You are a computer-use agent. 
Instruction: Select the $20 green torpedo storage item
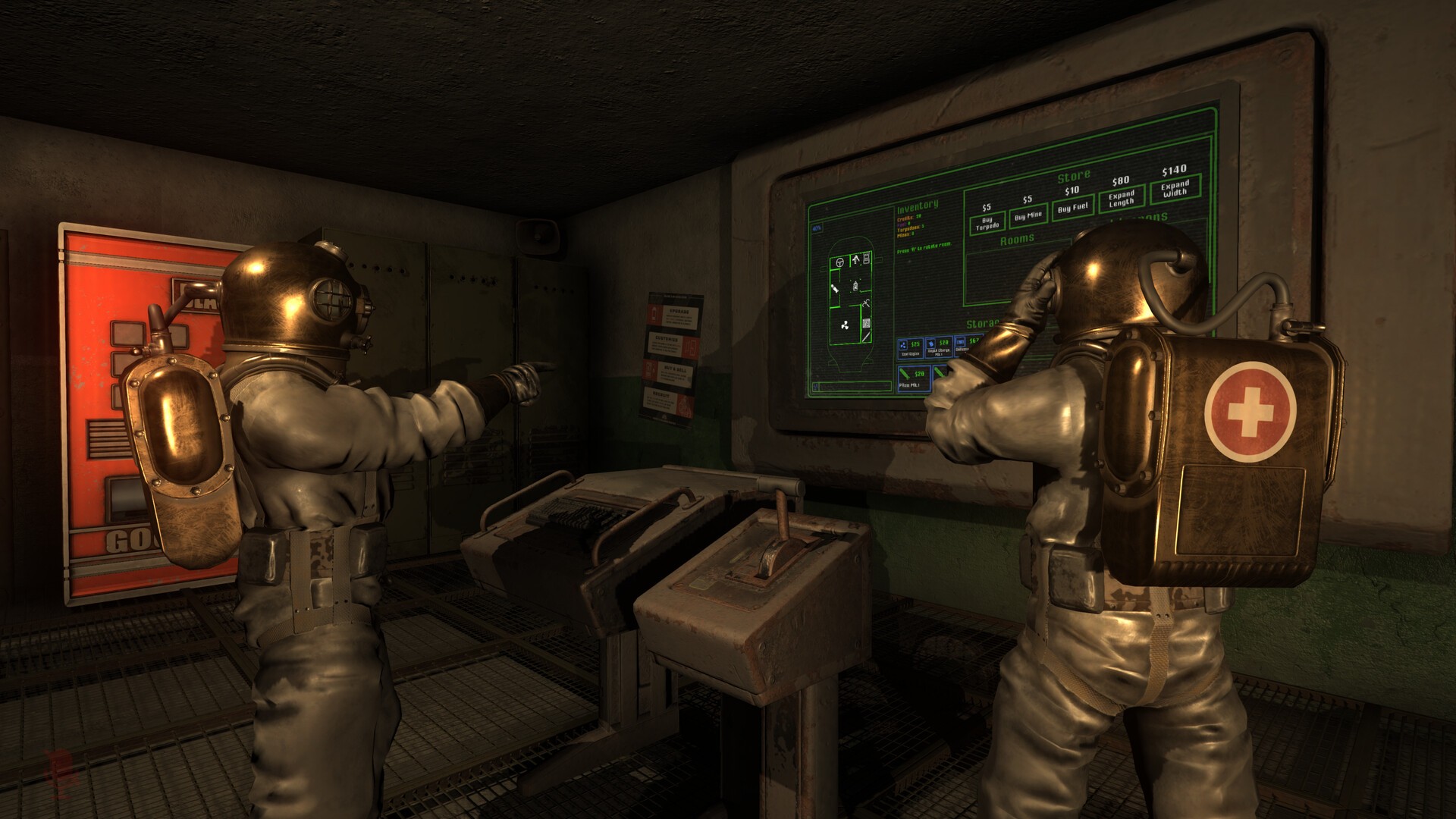coord(913,375)
